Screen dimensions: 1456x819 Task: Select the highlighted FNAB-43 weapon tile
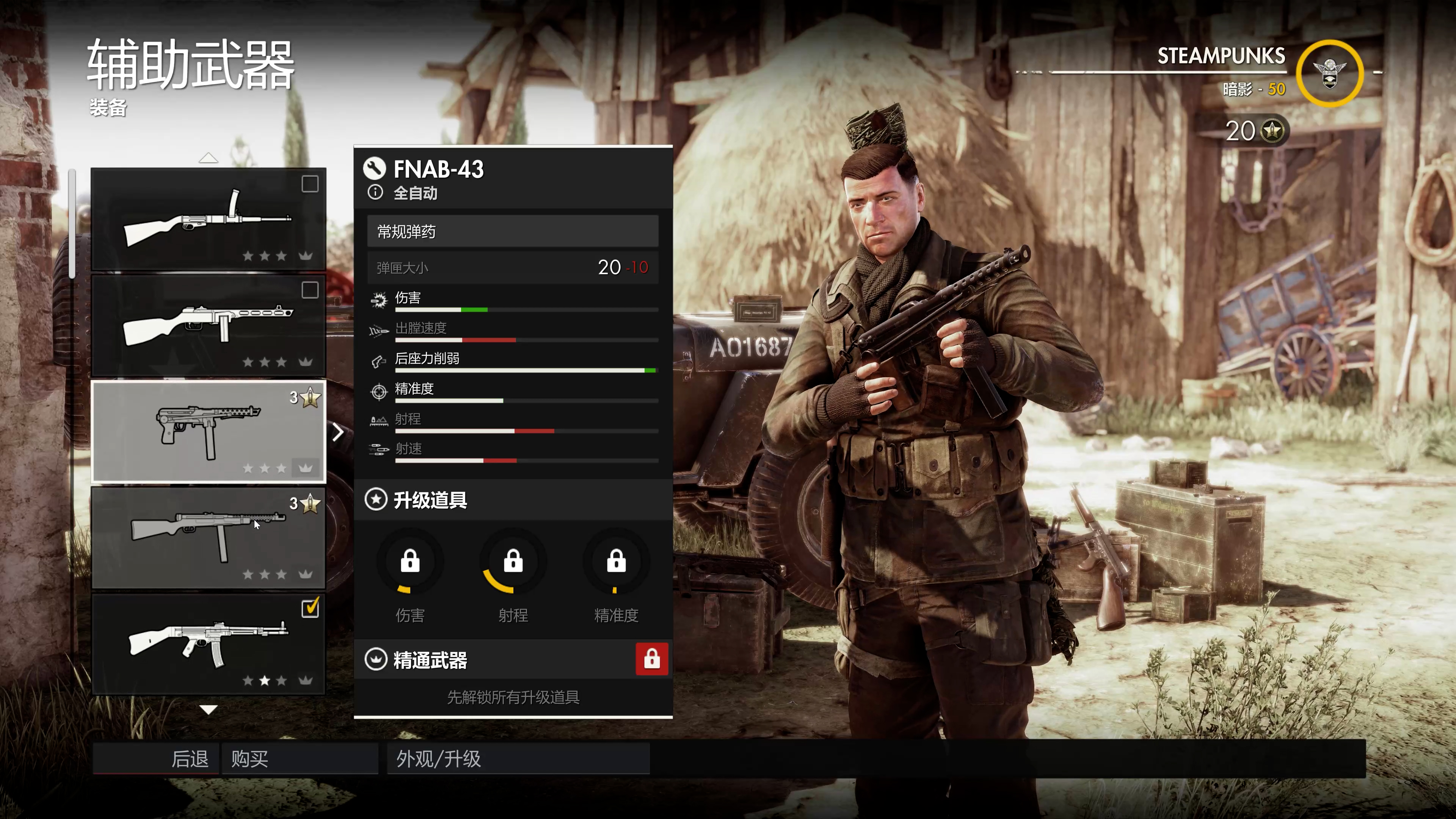point(209,431)
